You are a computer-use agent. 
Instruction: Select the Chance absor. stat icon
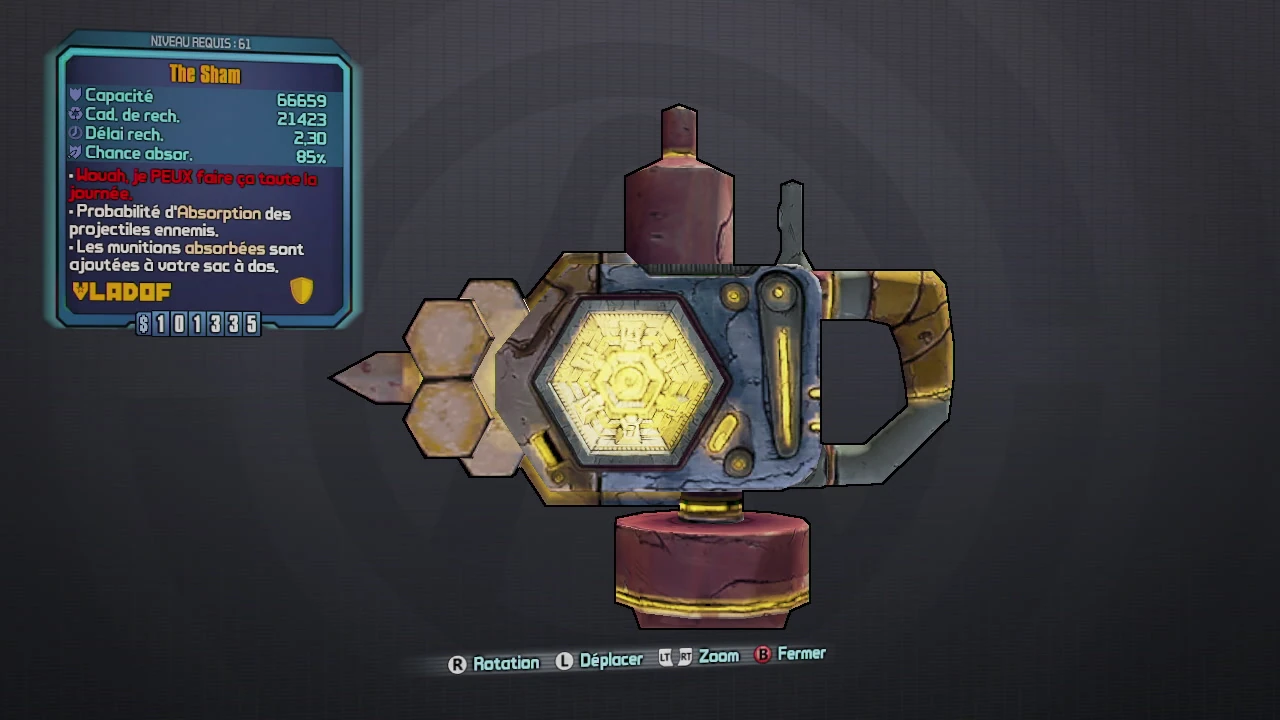click(x=75, y=153)
